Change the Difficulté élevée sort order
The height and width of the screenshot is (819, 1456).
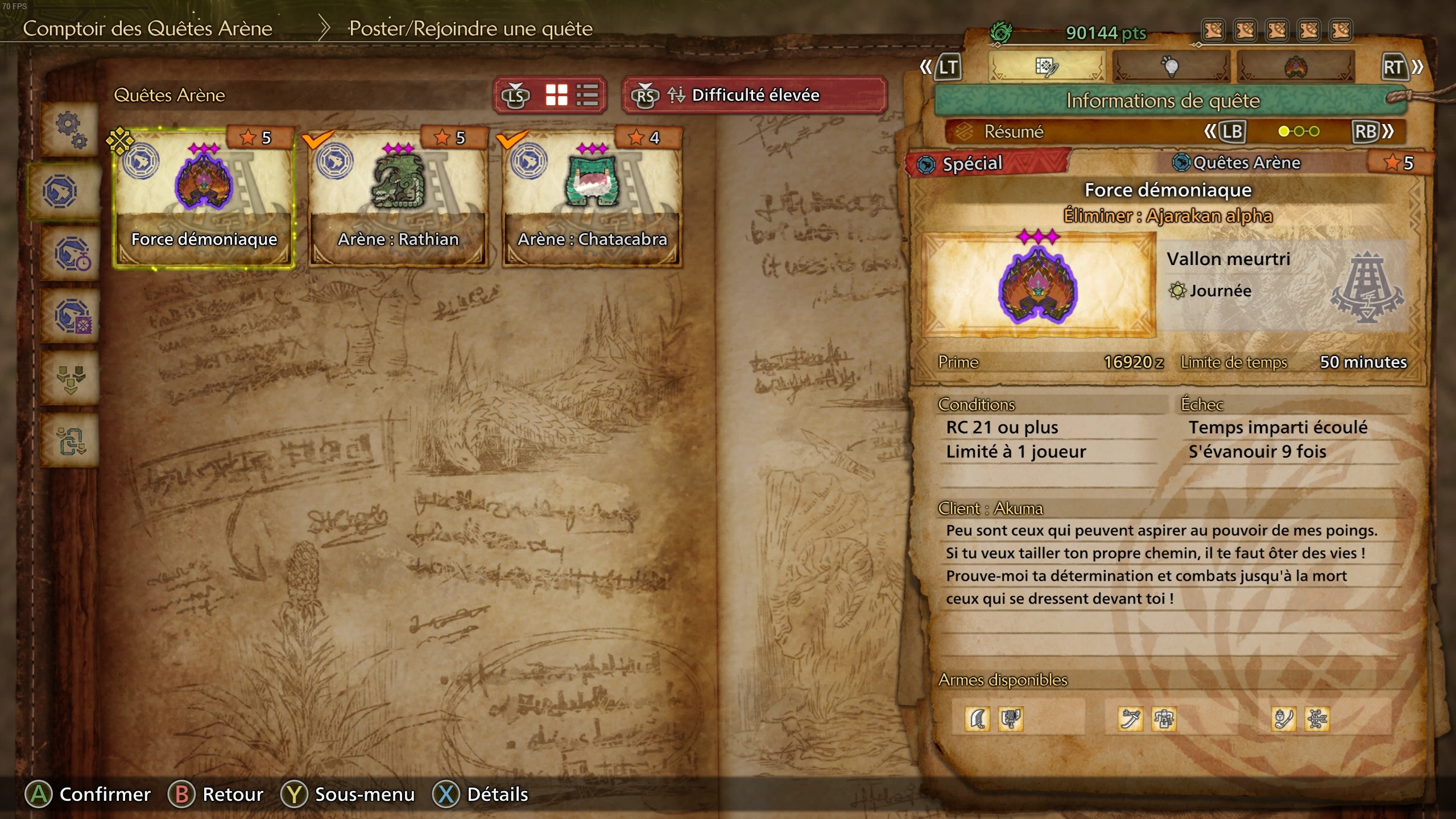(754, 95)
